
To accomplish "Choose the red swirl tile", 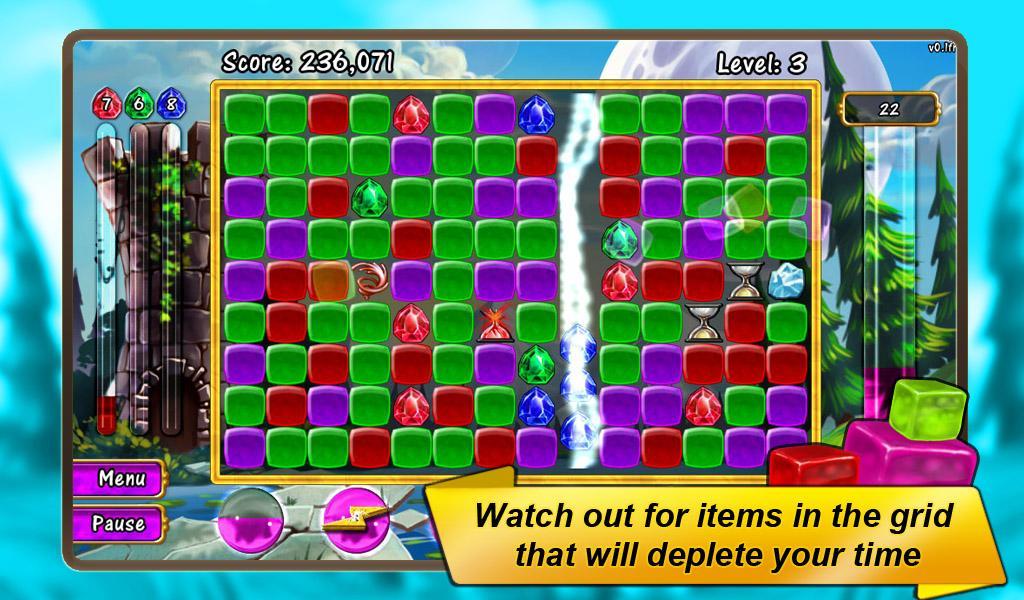I will point(369,281).
